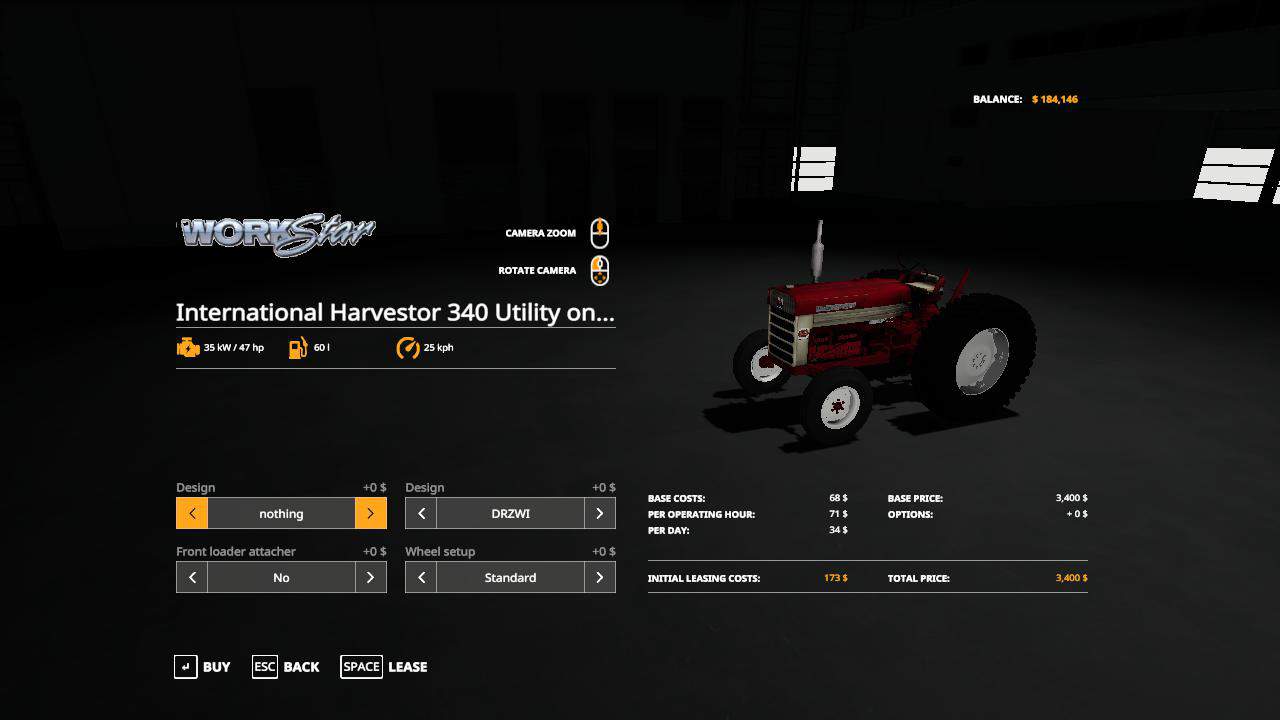Choose previous Wheel setup option
Image resolution: width=1280 pixels, height=720 pixels.
point(421,578)
